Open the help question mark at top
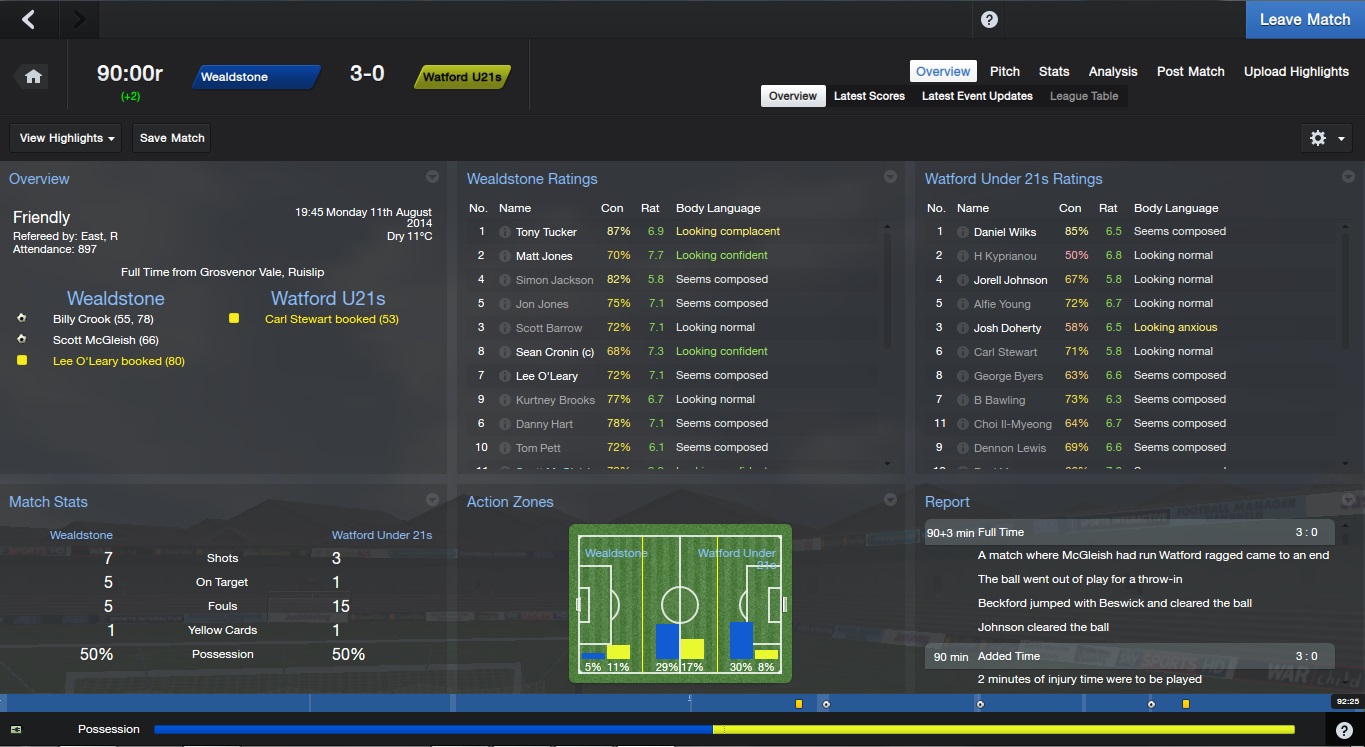1365x747 pixels. click(x=989, y=20)
